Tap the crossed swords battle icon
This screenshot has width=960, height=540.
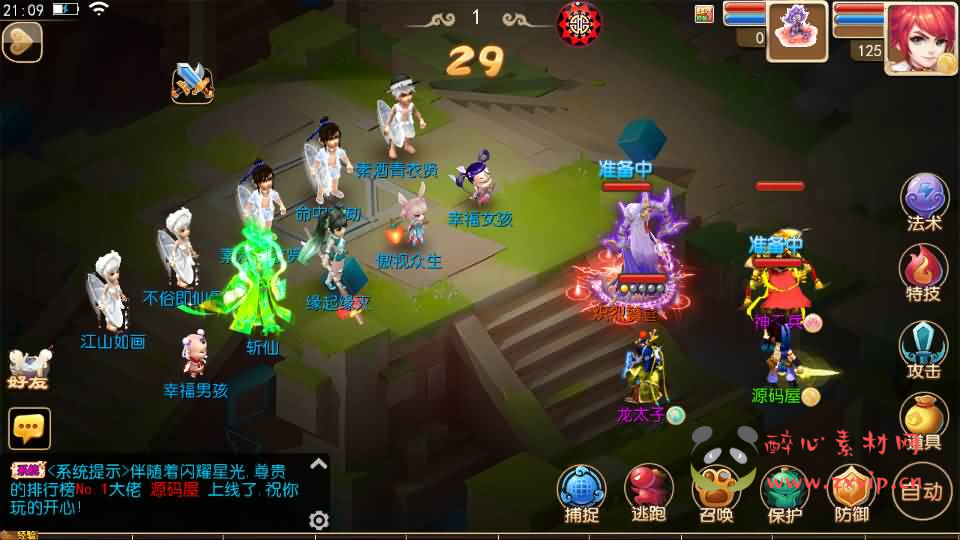pos(193,82)
